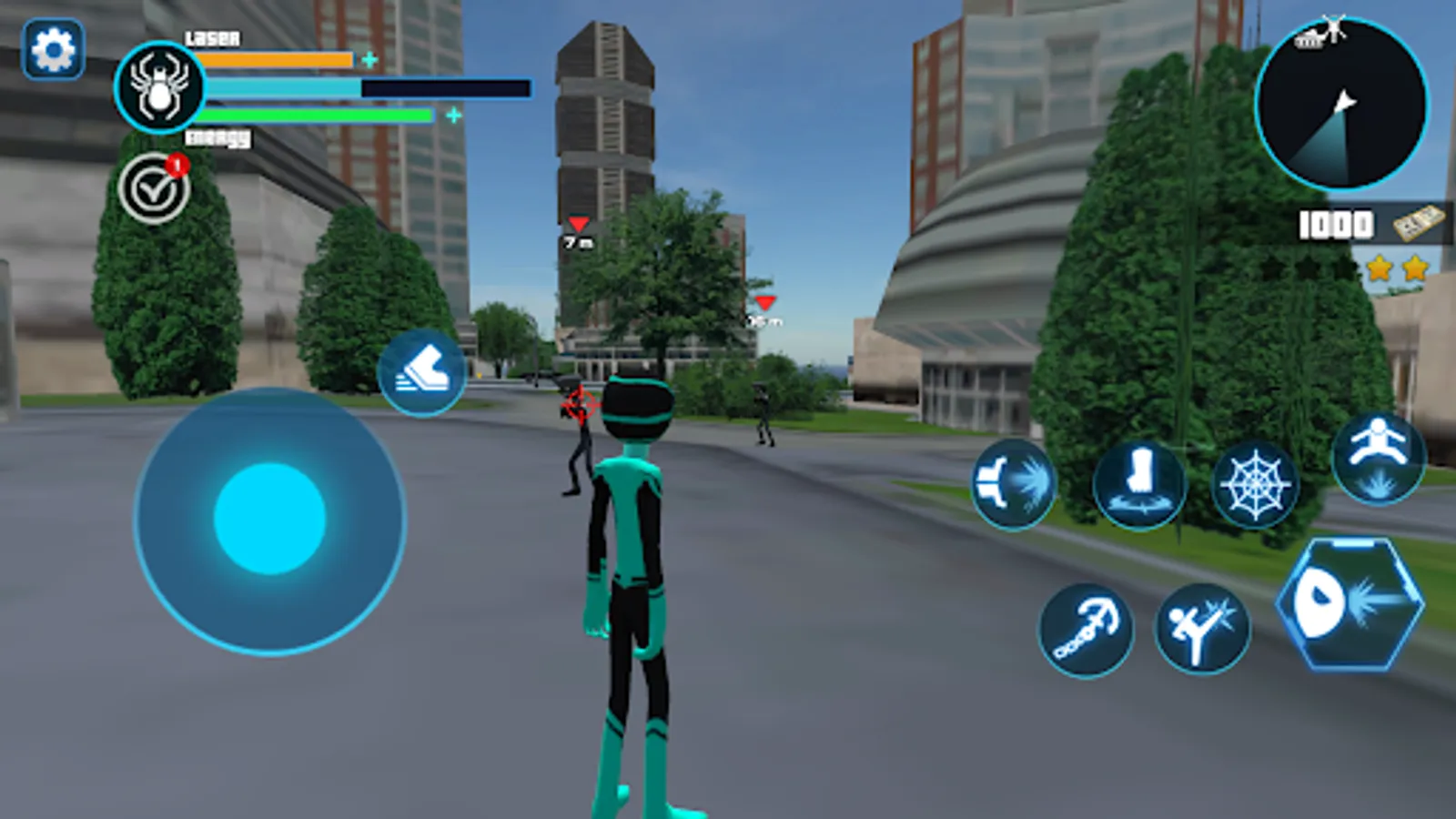Image resolution: width=1456 pixels, height=819 pixels.
Task: Tap the movement joystick
Action: click(x=270, y=519)
